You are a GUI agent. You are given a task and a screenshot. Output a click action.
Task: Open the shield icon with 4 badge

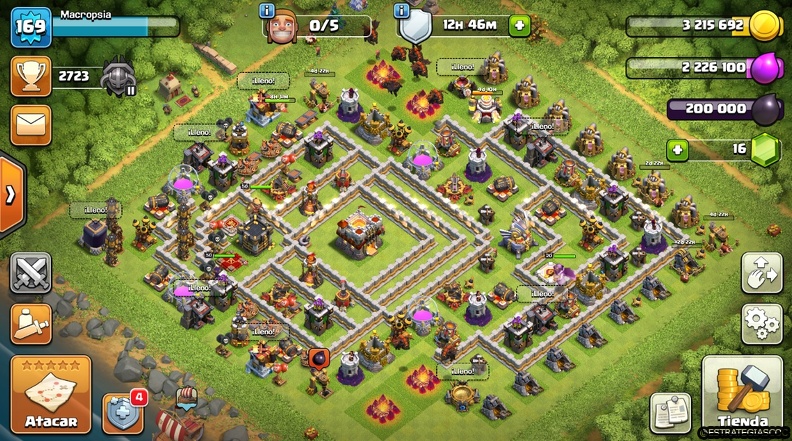click(x=122, y=411)
